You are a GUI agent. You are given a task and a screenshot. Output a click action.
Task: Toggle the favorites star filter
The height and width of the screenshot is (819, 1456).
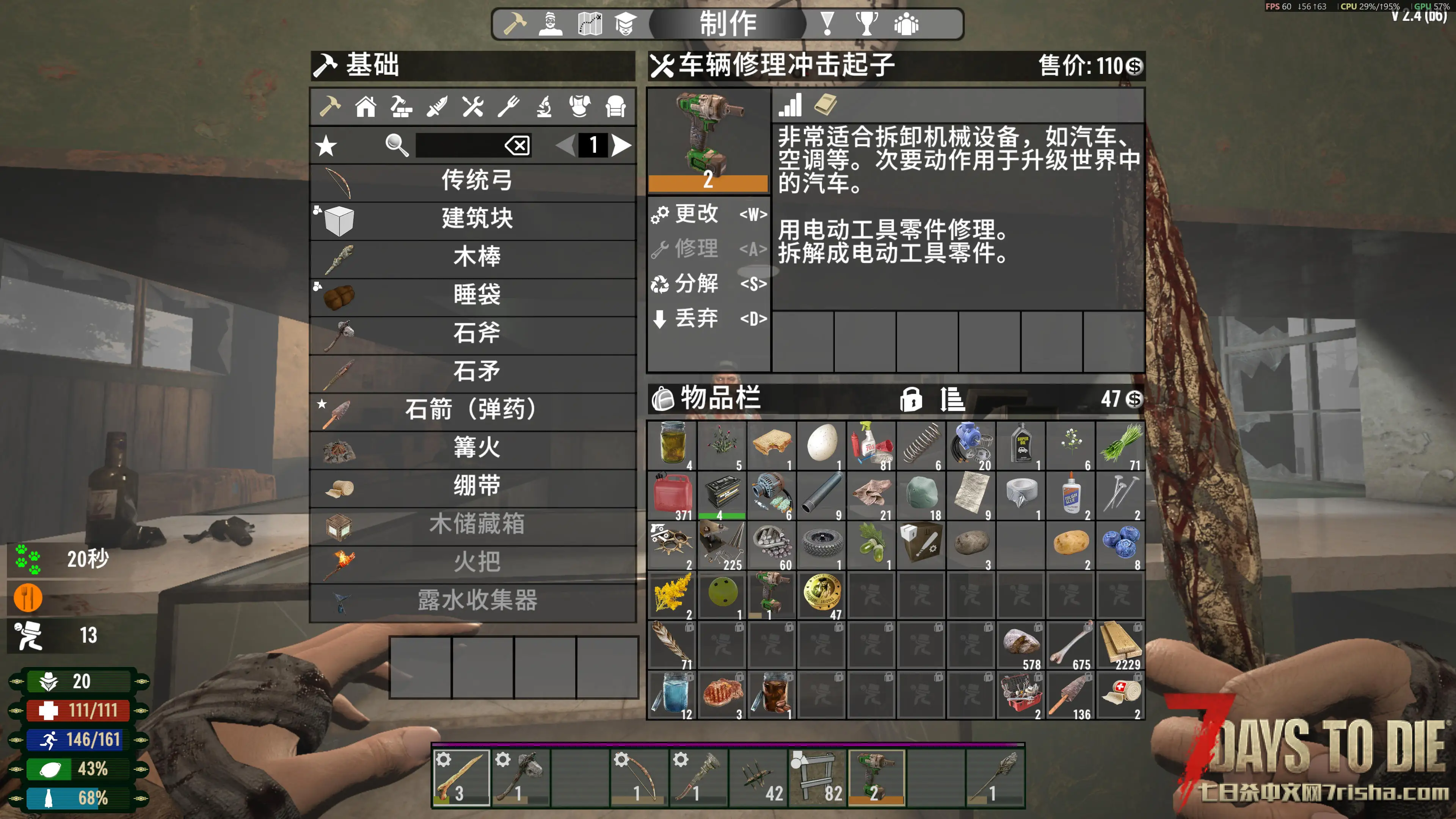(x=326, y=146)
